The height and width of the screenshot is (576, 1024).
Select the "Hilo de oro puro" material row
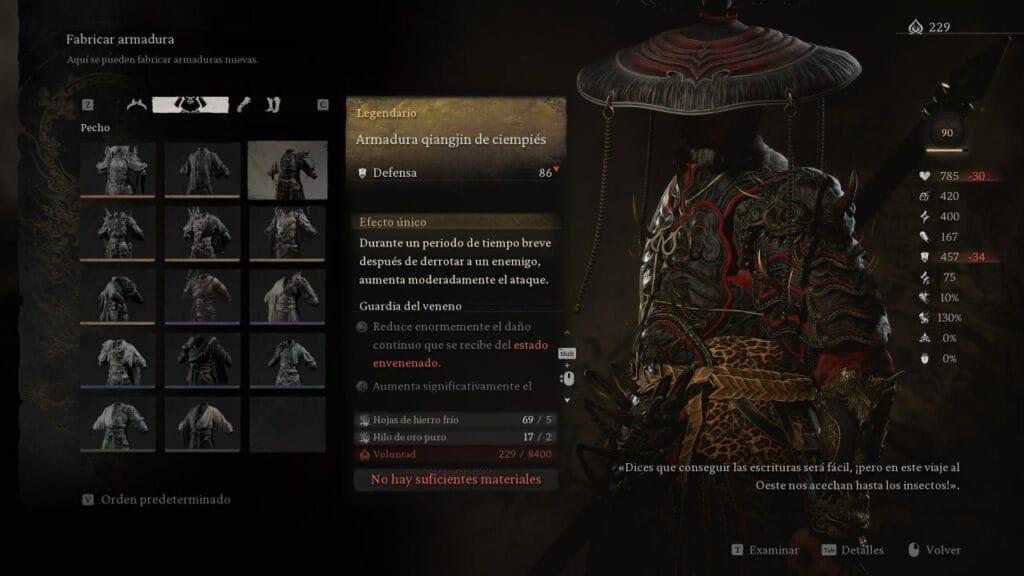click(x=456, y=437)
